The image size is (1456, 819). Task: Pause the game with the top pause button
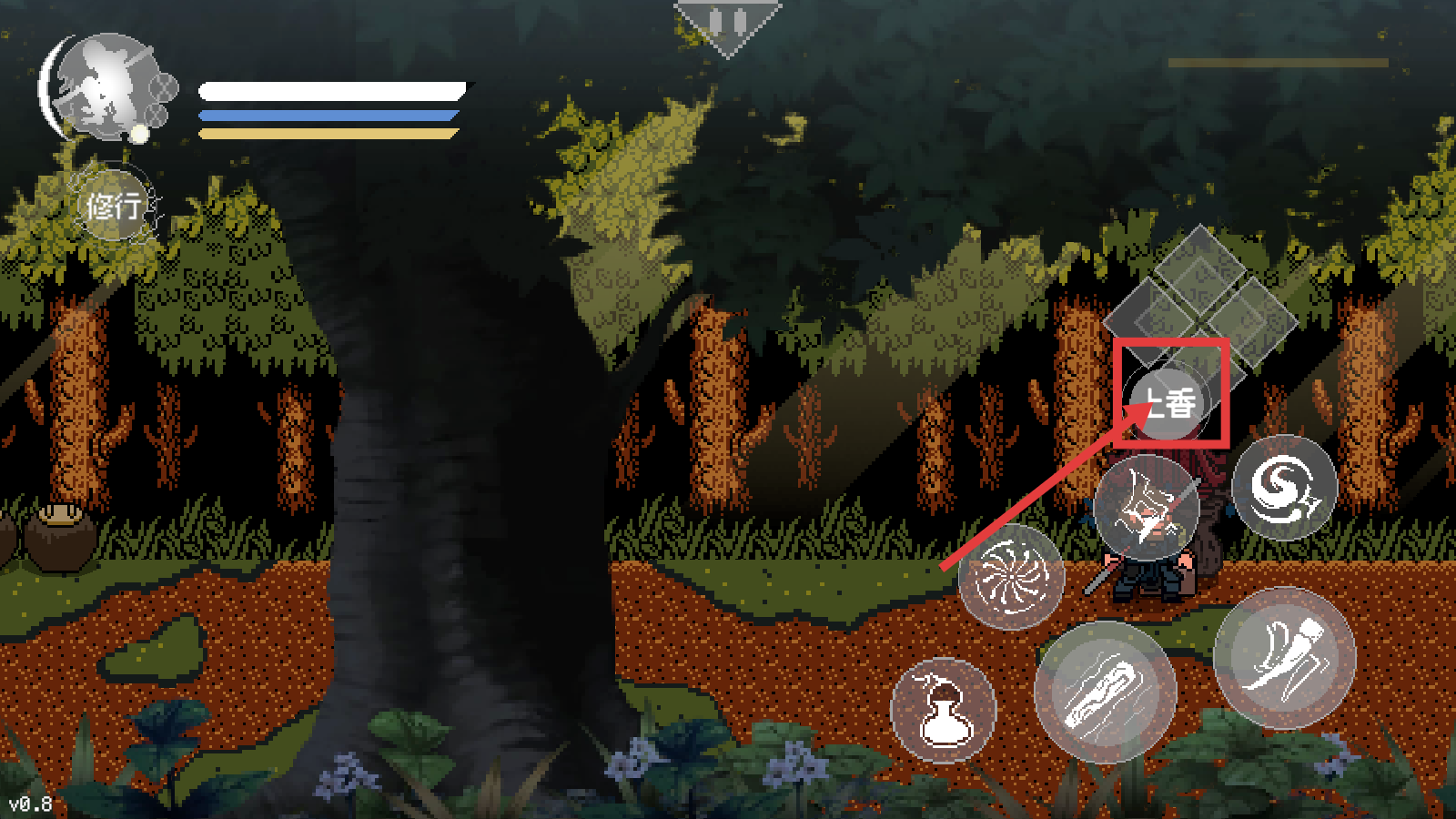coord(727,22)
